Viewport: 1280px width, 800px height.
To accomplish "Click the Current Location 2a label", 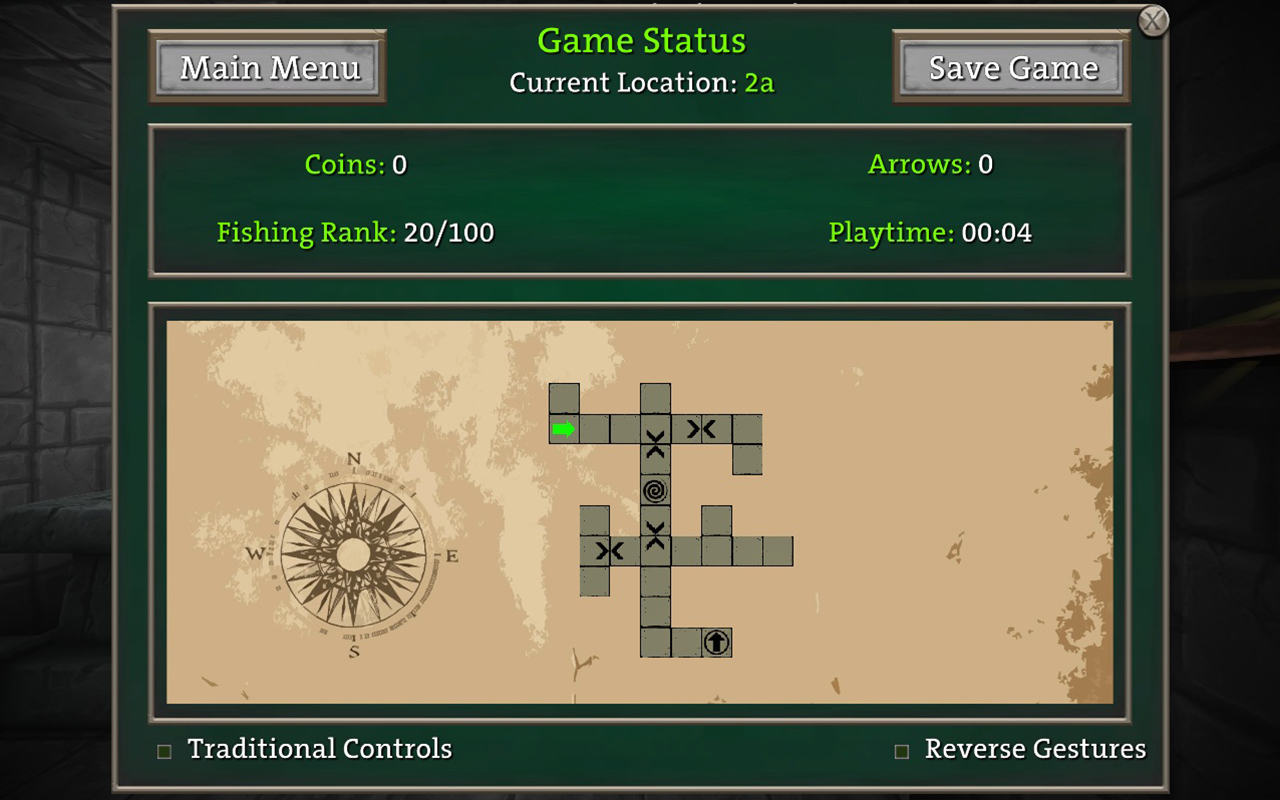I will (x=641, y=83).
